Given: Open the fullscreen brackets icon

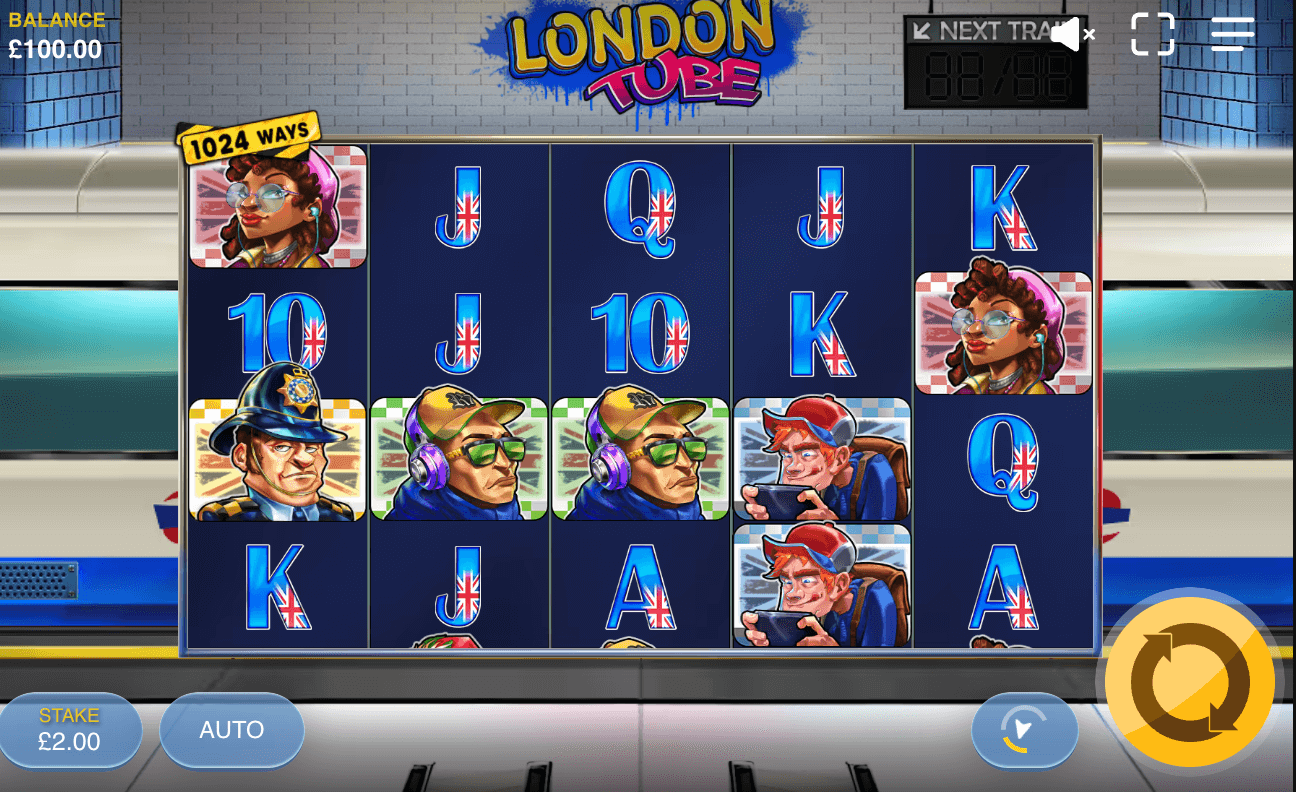Looking at the screenshot, I should (x=1152, y=34).
